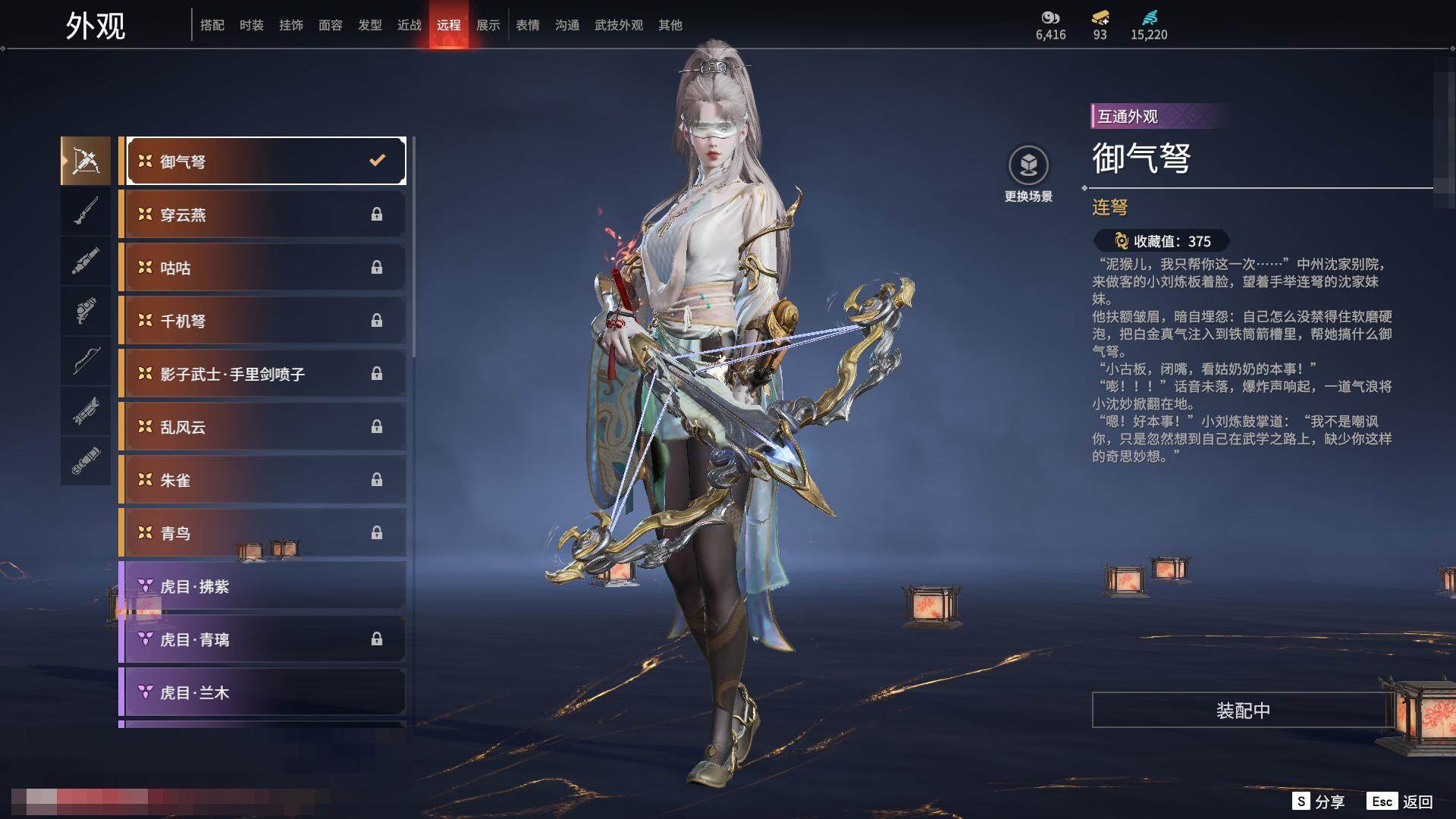Screen dimensions: 1456x819
Task: Select the 千机弩 skin entry
Action: pyautogui.click(x=262, y=321)
